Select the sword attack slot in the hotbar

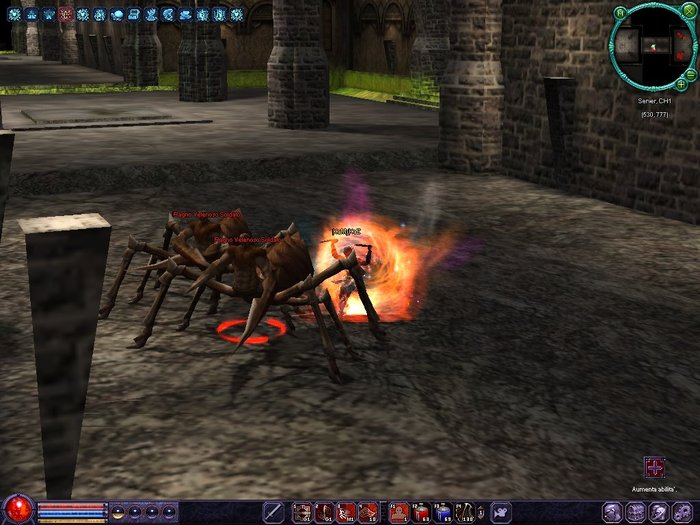pos(273,512)
